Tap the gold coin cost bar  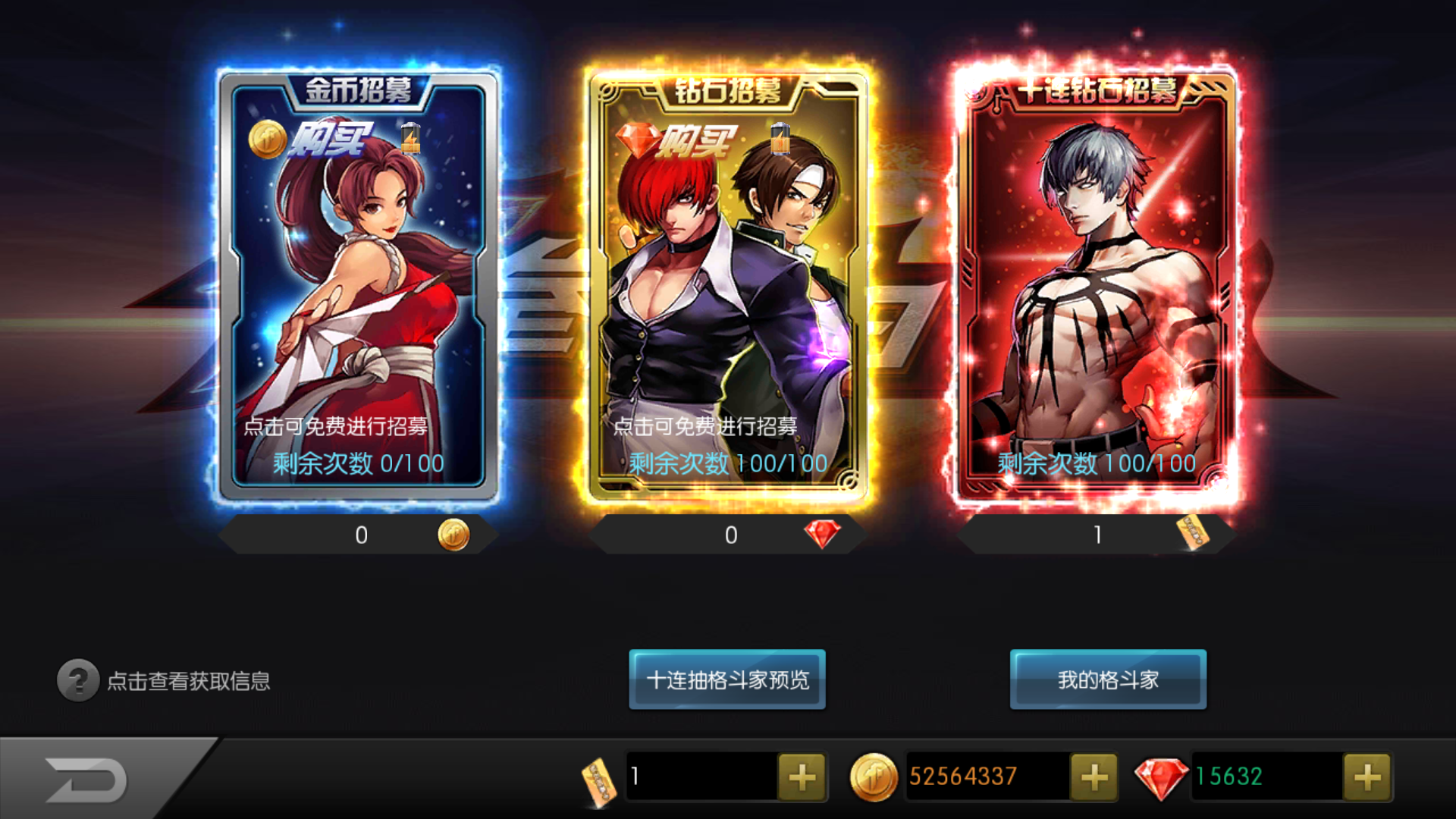pos(358,535)
